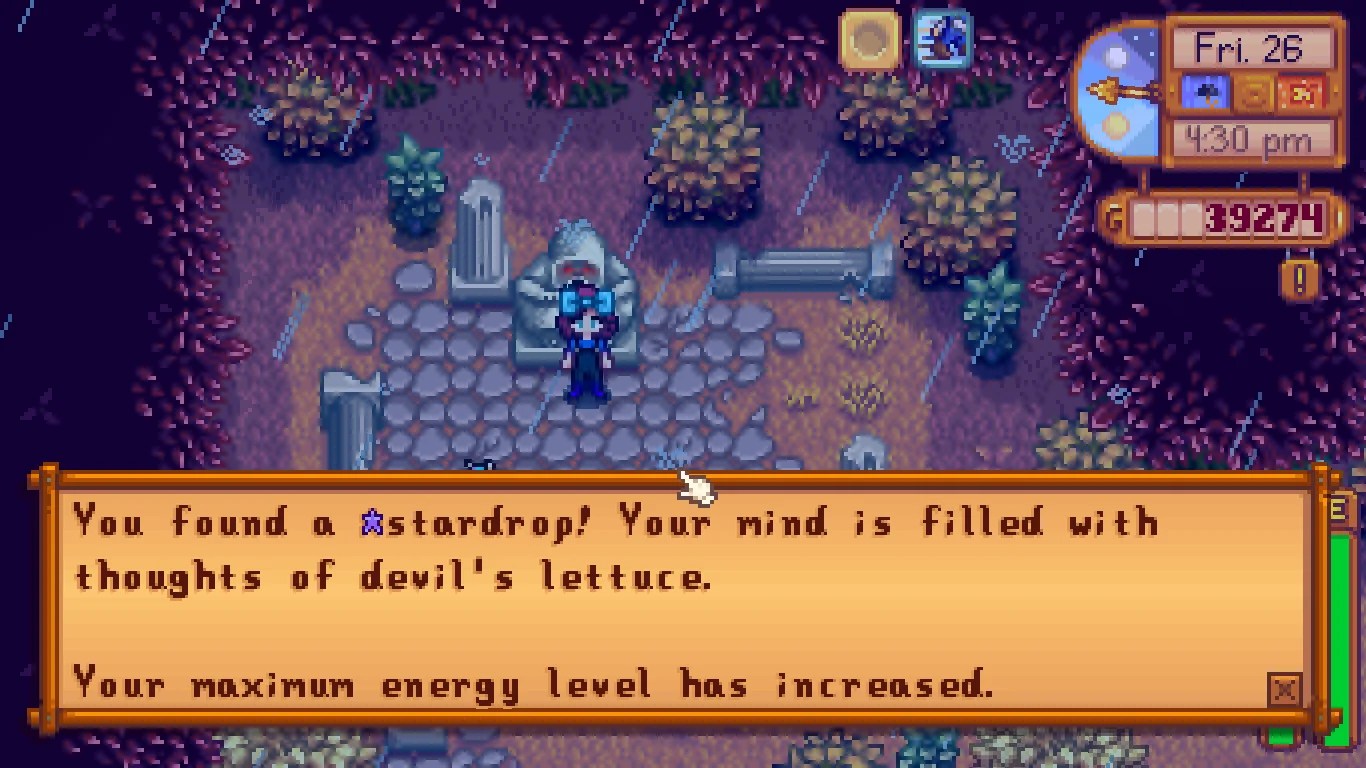Click the orange season icon in the HUD
This screenshot has width=1366, height=768.
[1253, 91]
